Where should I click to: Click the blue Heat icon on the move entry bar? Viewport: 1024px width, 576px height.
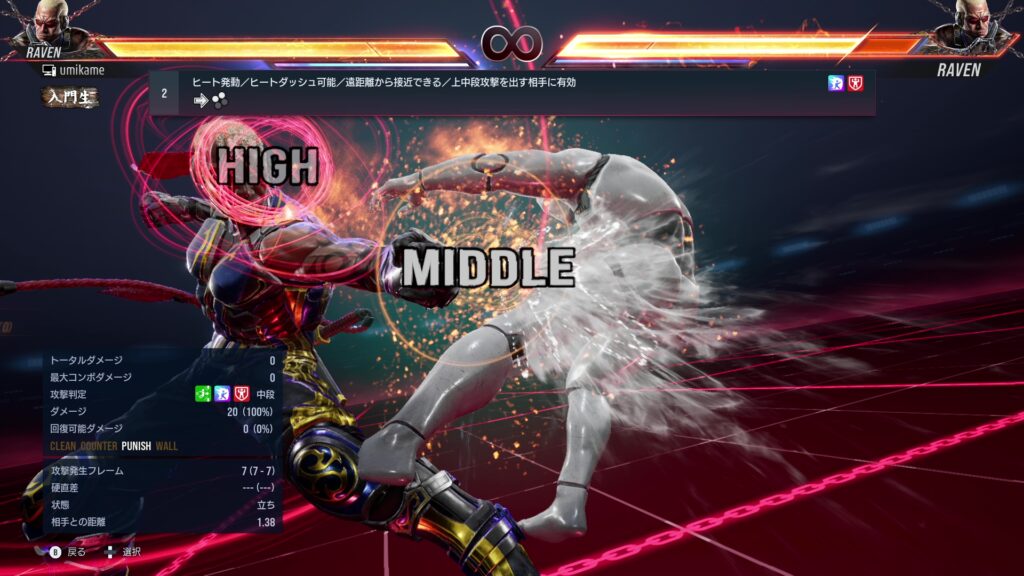tap(836, 83)
